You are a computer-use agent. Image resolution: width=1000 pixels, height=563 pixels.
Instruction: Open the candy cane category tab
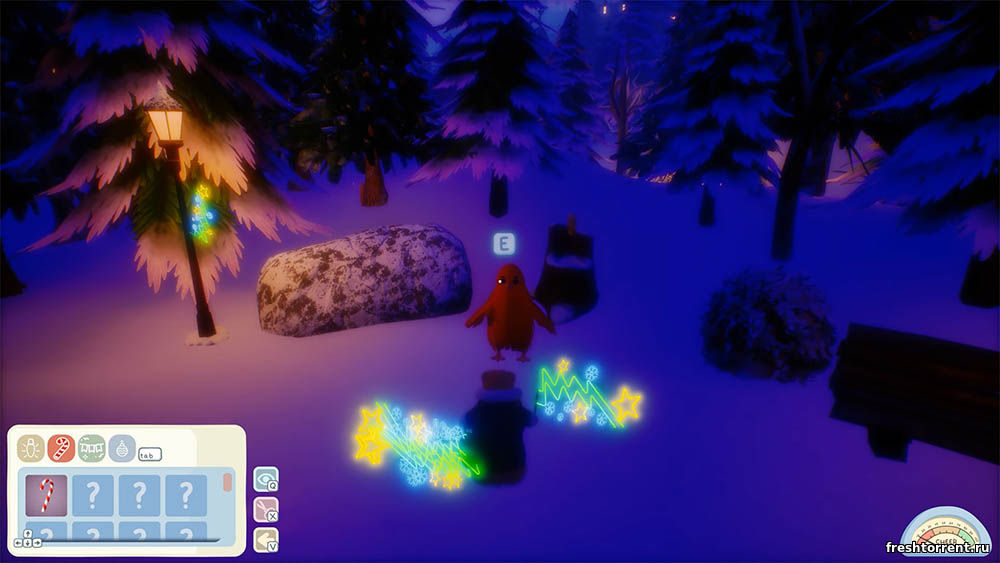61,447
